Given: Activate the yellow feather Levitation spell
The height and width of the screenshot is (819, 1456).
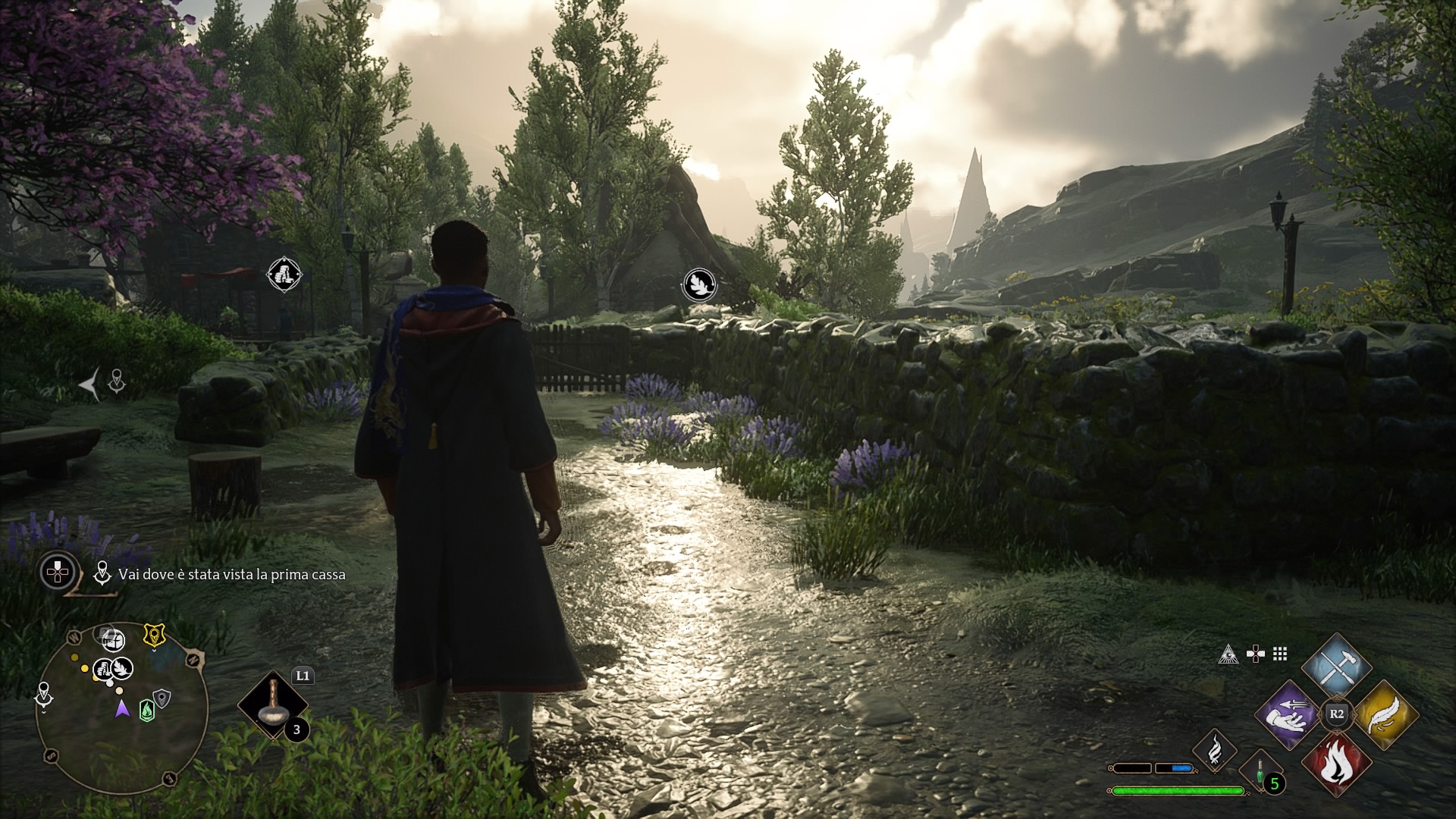Looking at the screenshot, I should [x=1385, y=715].
